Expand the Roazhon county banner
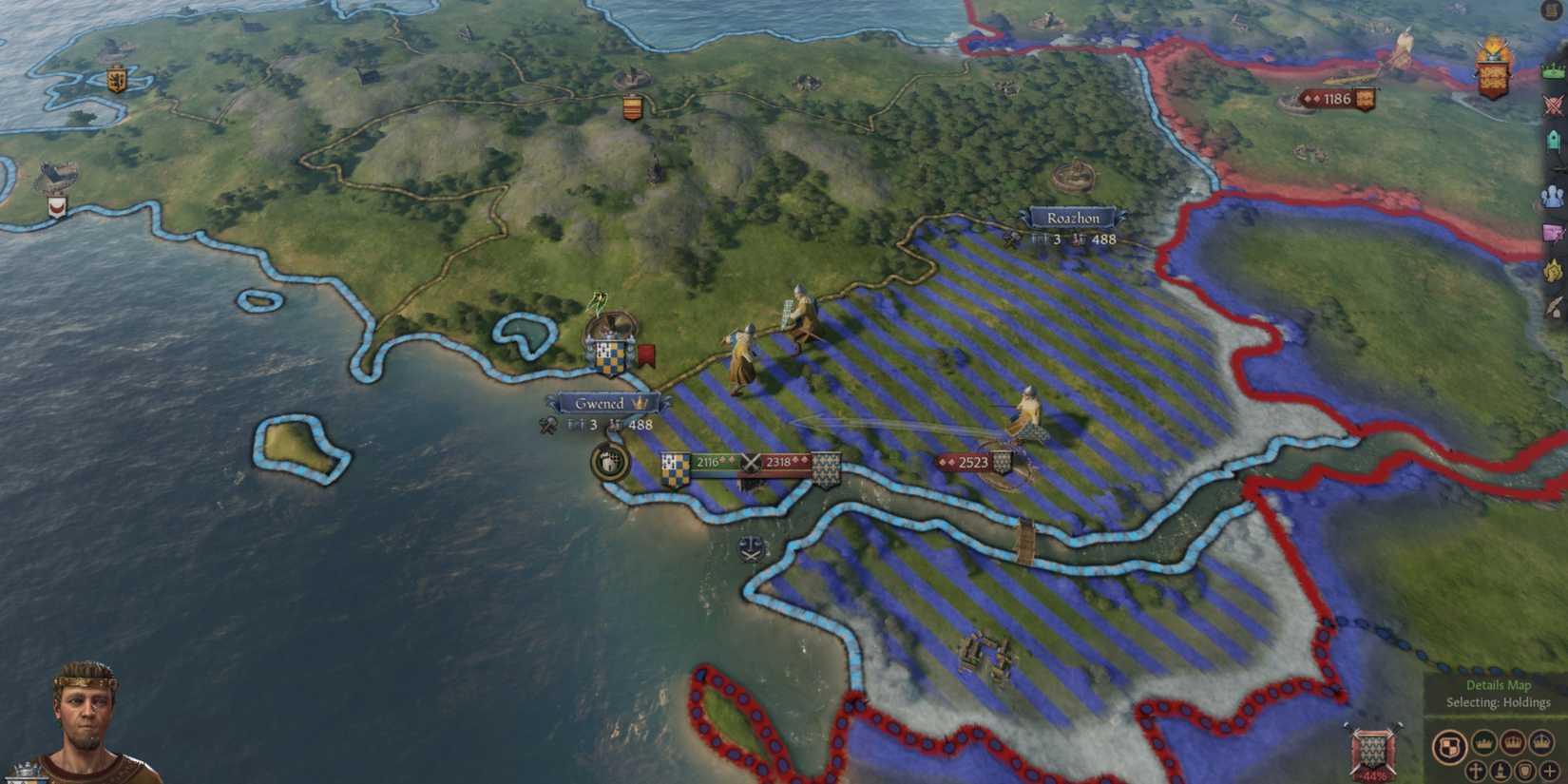 coord(1075,218)
